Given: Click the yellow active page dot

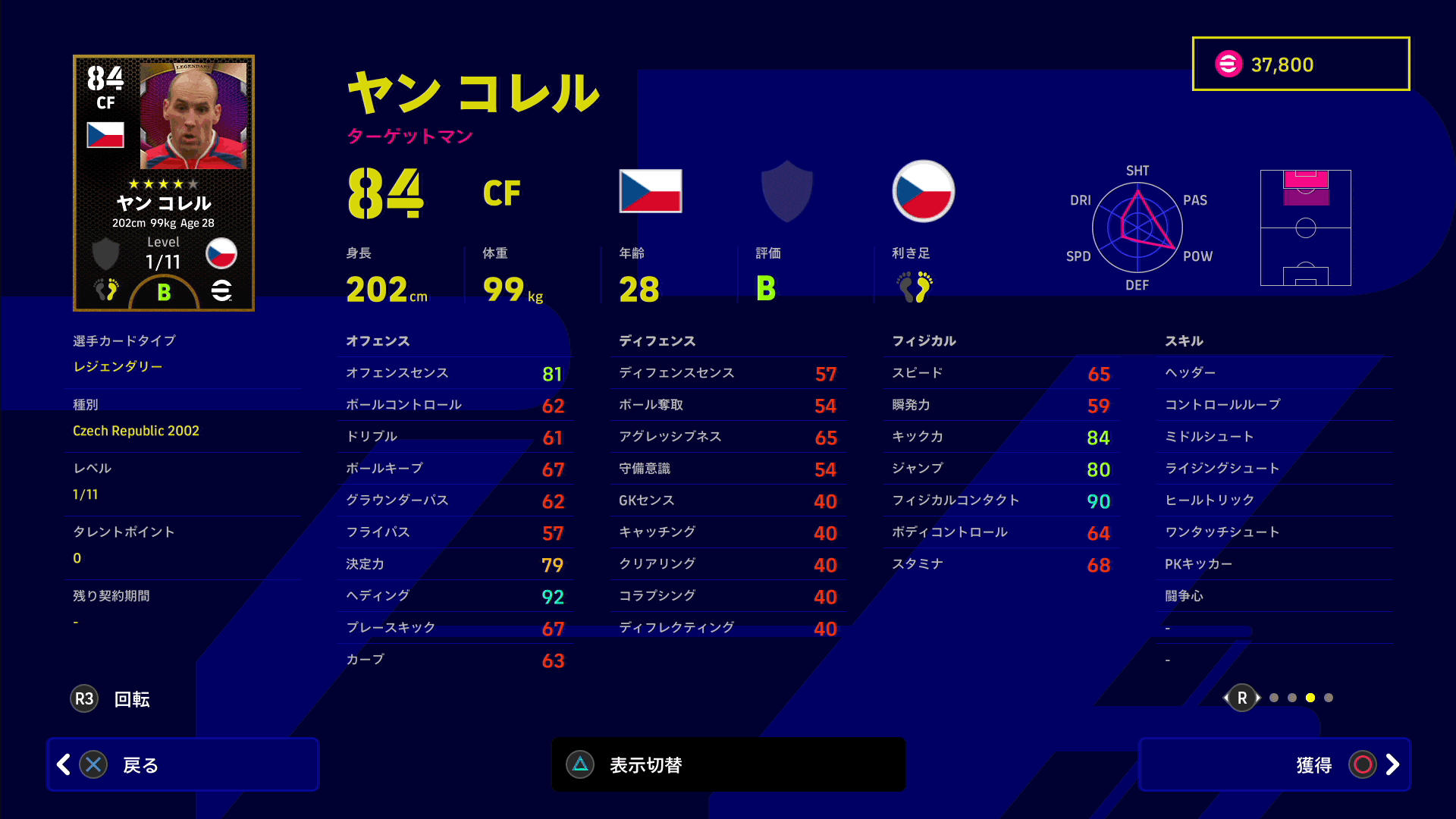Looking at the screenshot, I should (x=1310, y=698).
